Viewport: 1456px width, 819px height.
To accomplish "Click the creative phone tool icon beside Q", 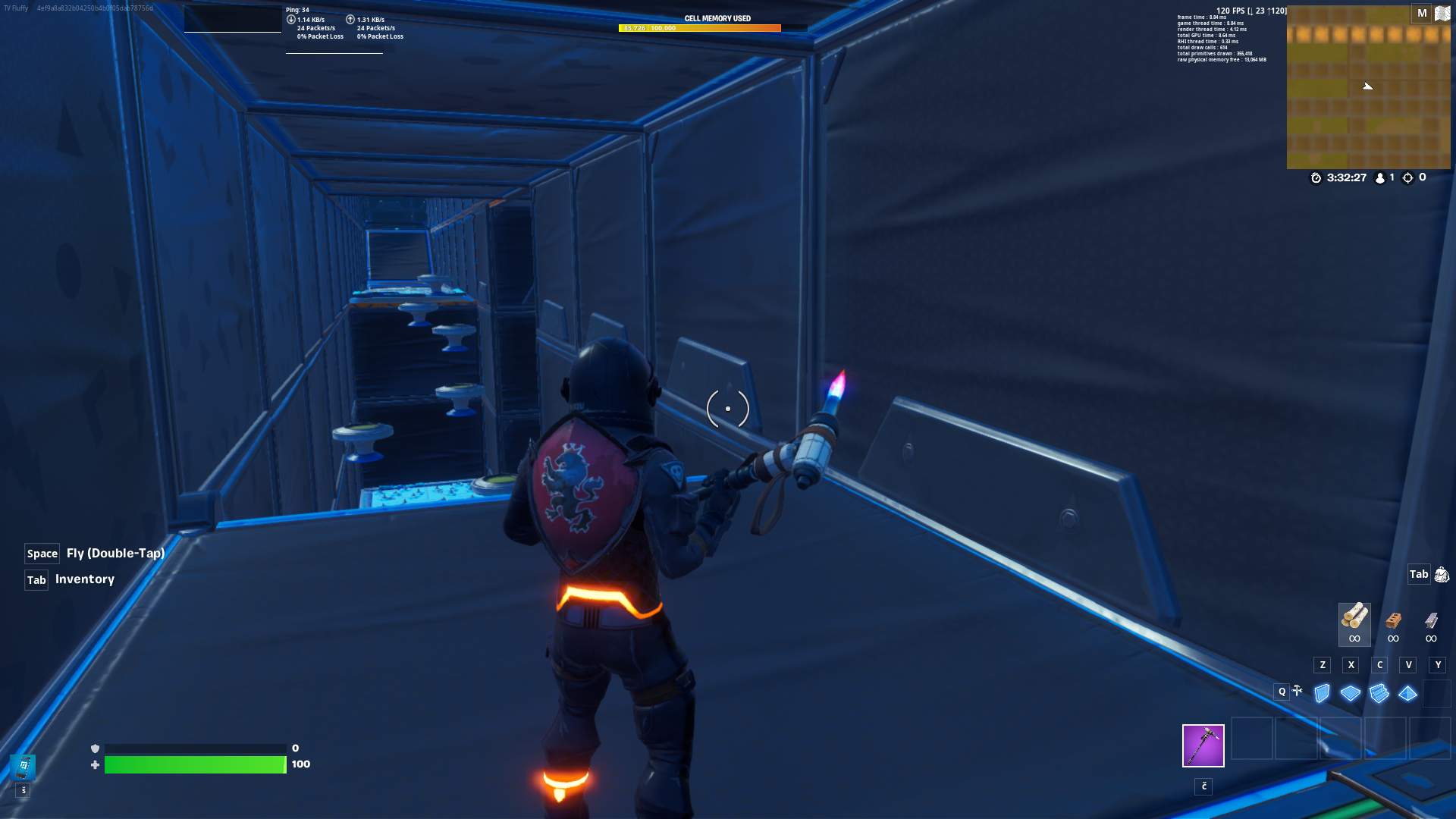I will 1296,692.
